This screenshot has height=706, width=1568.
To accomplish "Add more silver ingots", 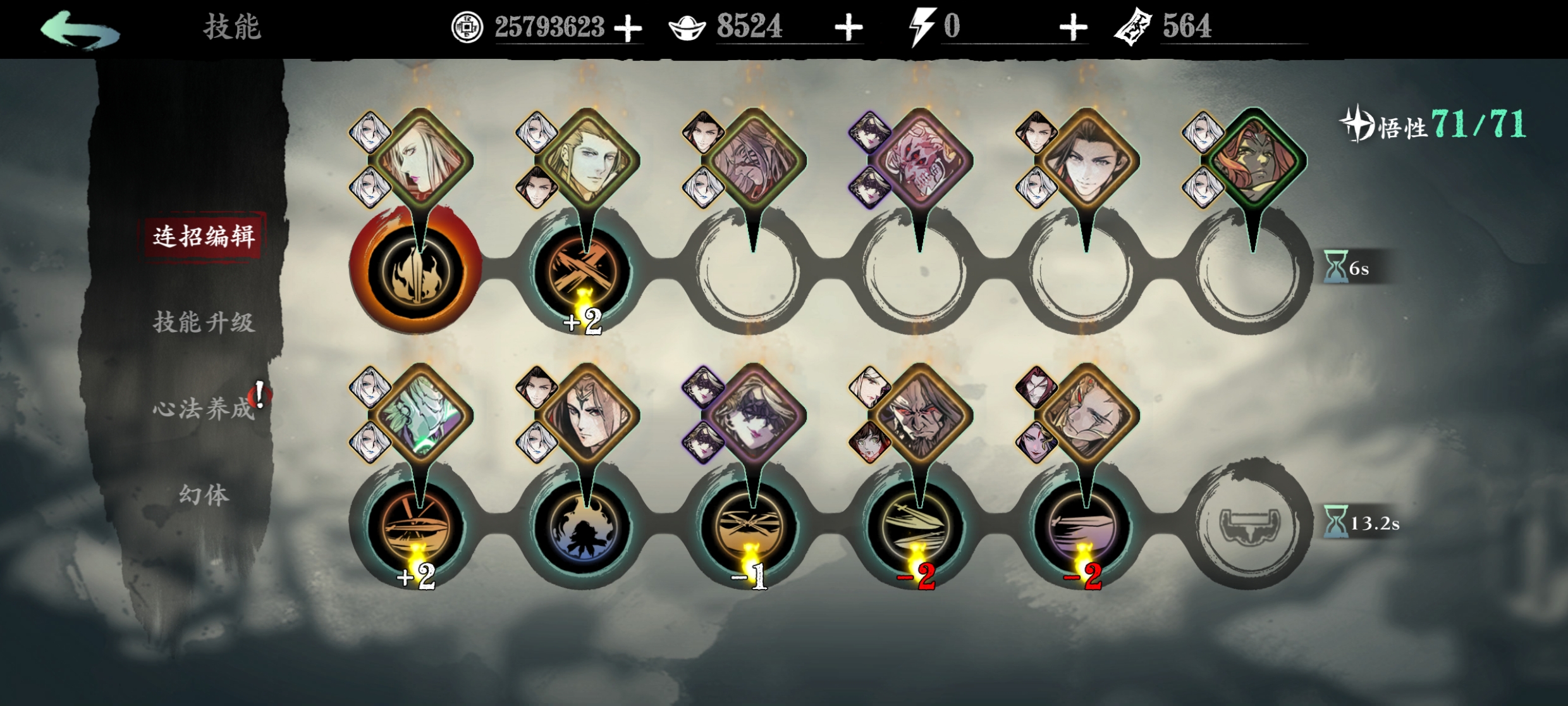I will [848, 28].
